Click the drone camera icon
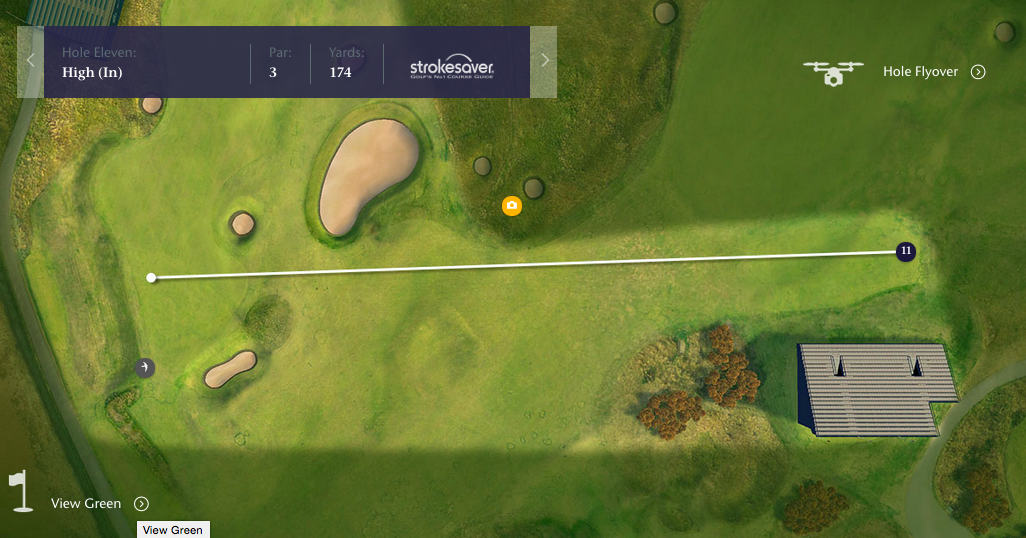The image size is (1026, 538). pos(833,72)
